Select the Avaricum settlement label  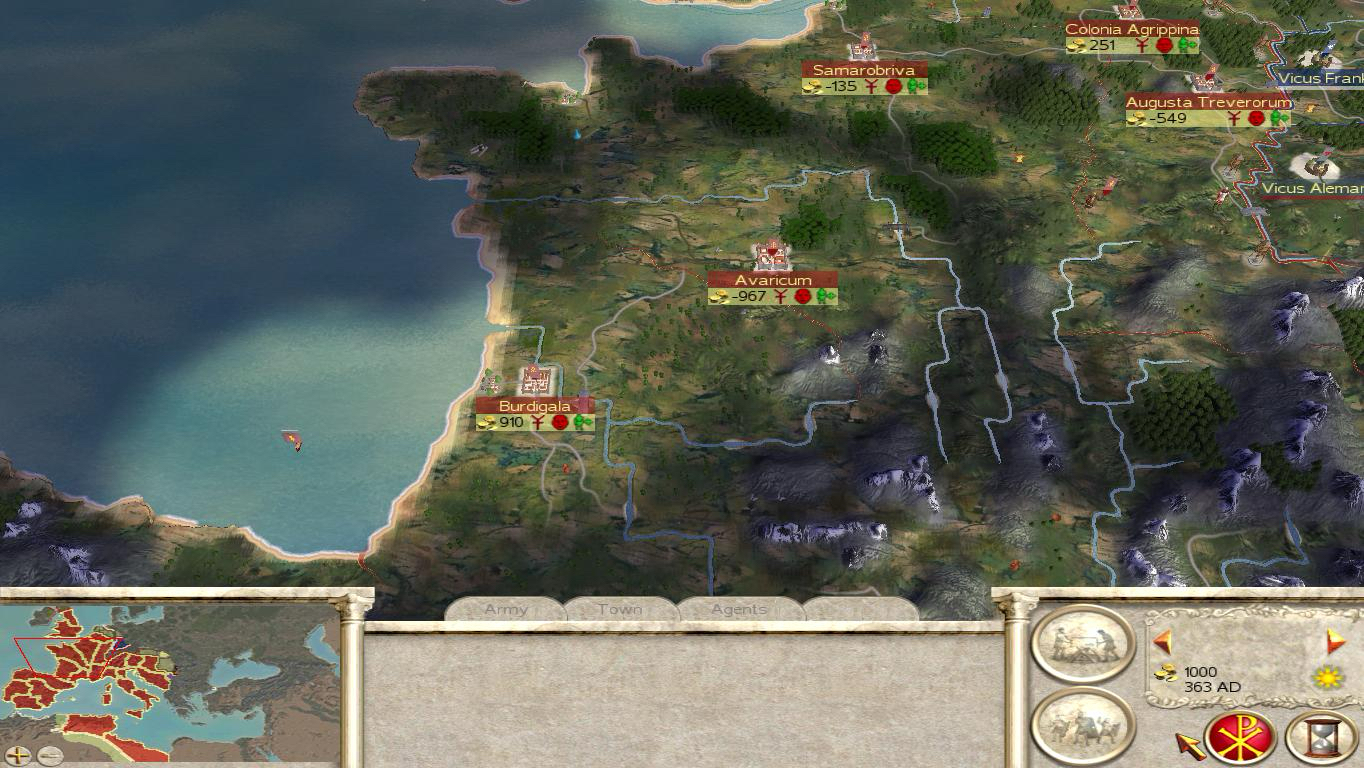pyautogui.click(x=773, y=280)
